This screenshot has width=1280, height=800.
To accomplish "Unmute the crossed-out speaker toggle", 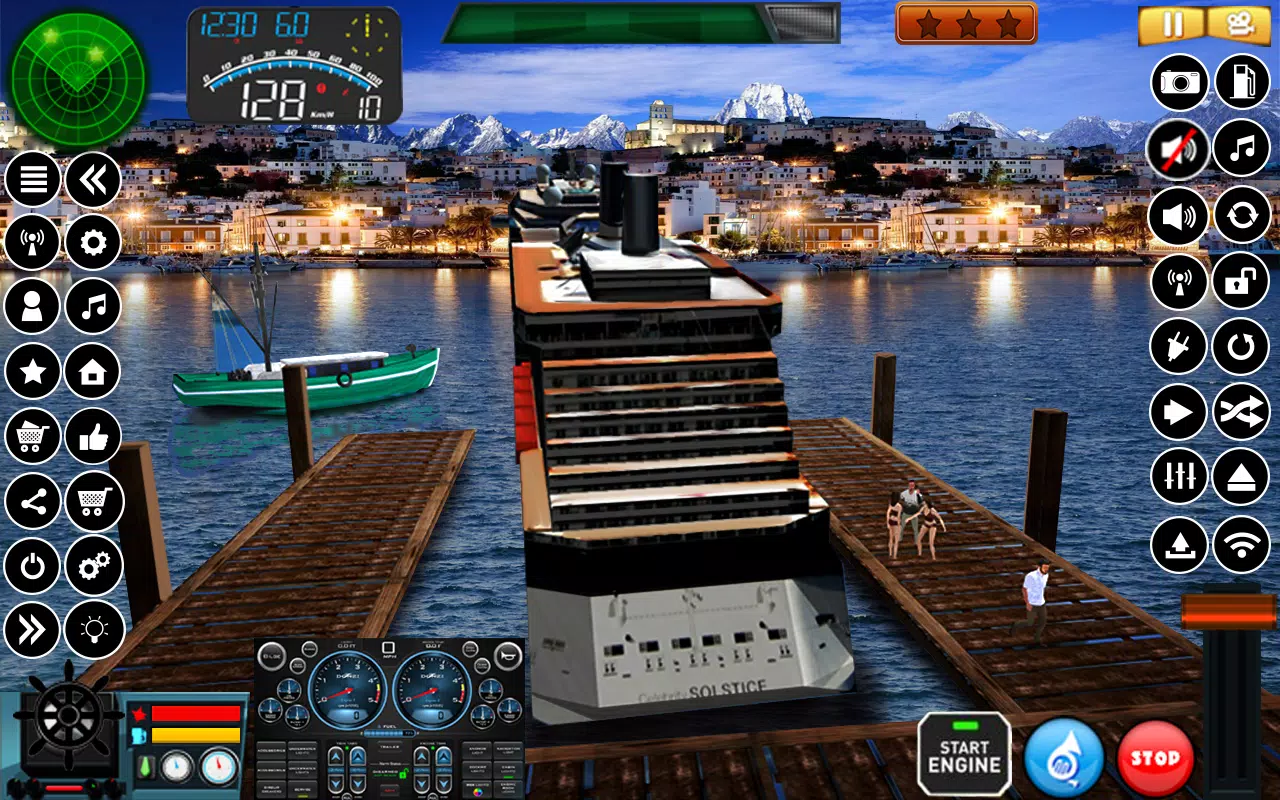I will (1177, 148).
